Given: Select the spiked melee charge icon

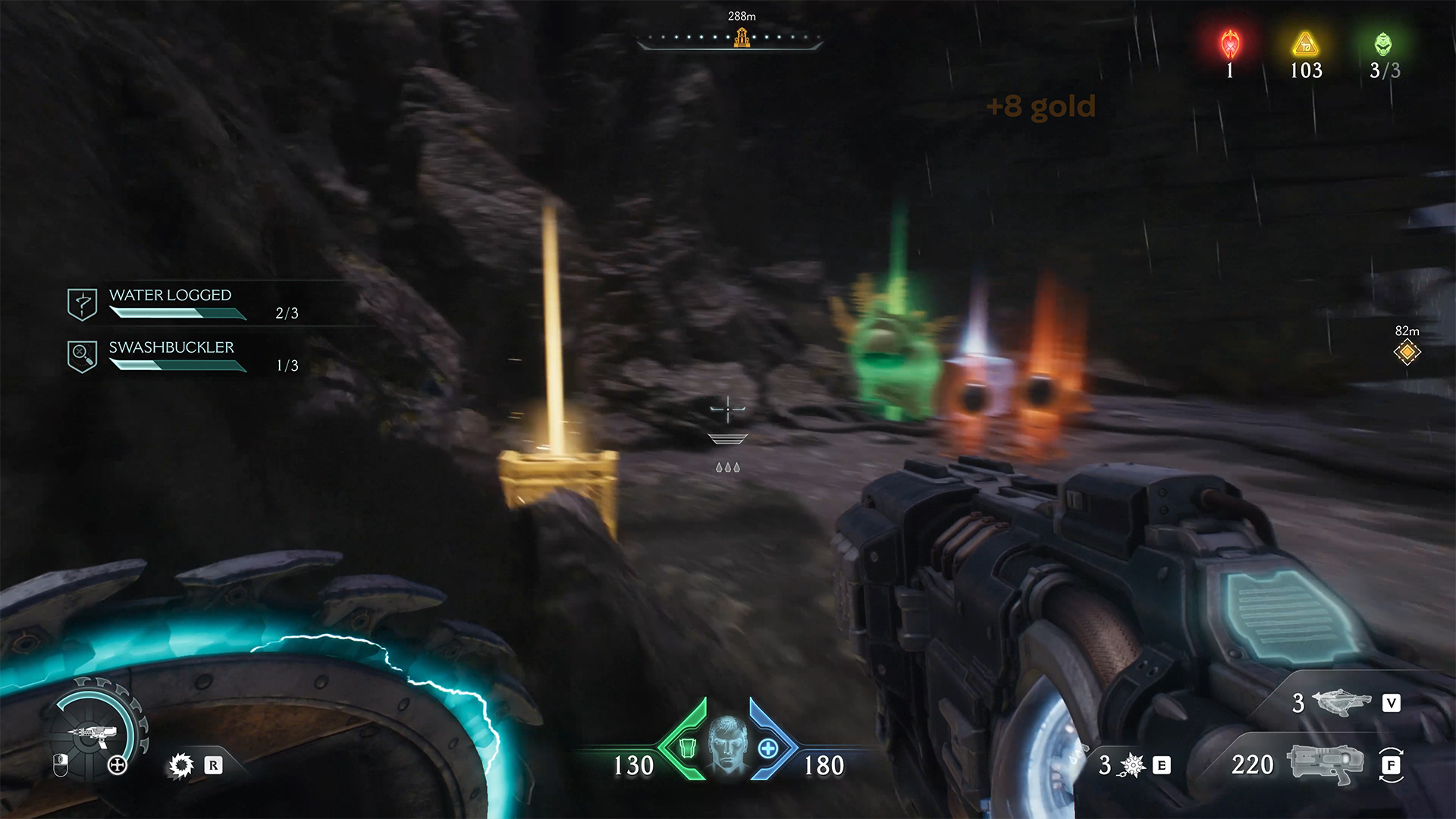Looking at the screenshot, I should (x=1131, y=765).
